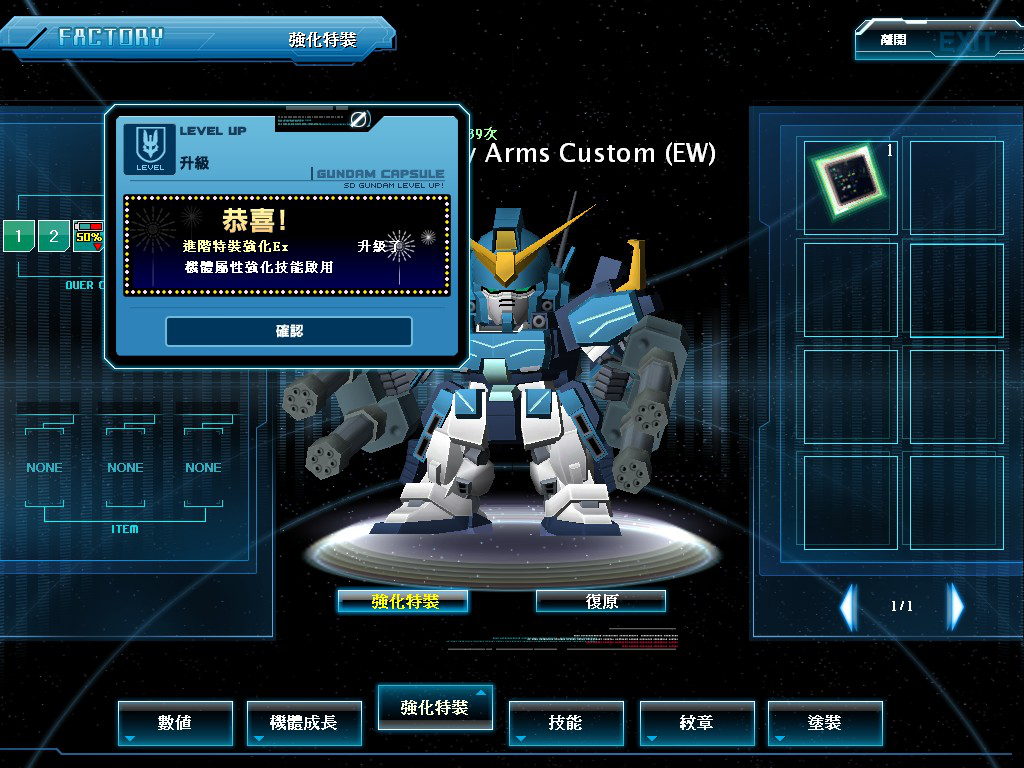This screenshot has height=768, width=1024.
Task: Switch to the 機體成長 tab
Action: pos(304,722)
